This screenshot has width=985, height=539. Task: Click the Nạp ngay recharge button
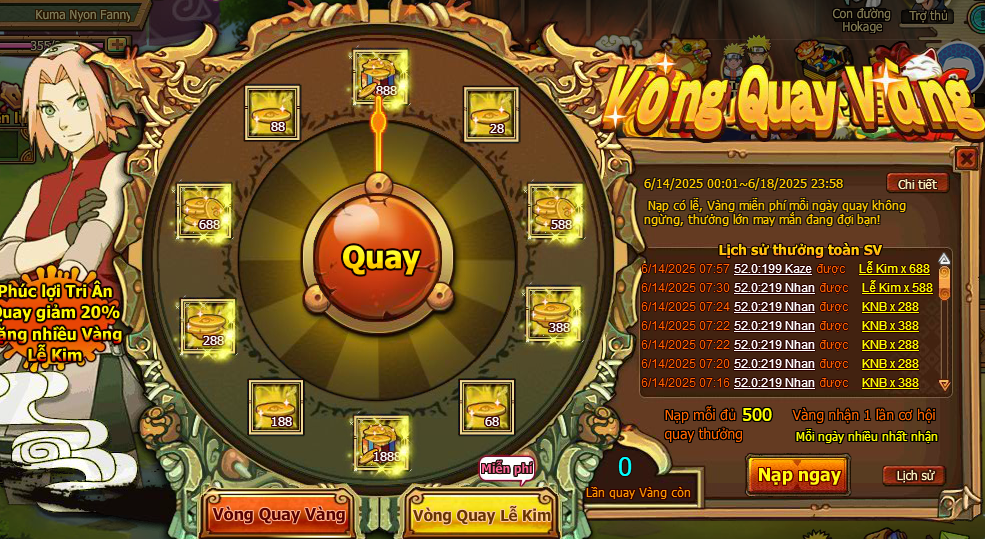797,475
